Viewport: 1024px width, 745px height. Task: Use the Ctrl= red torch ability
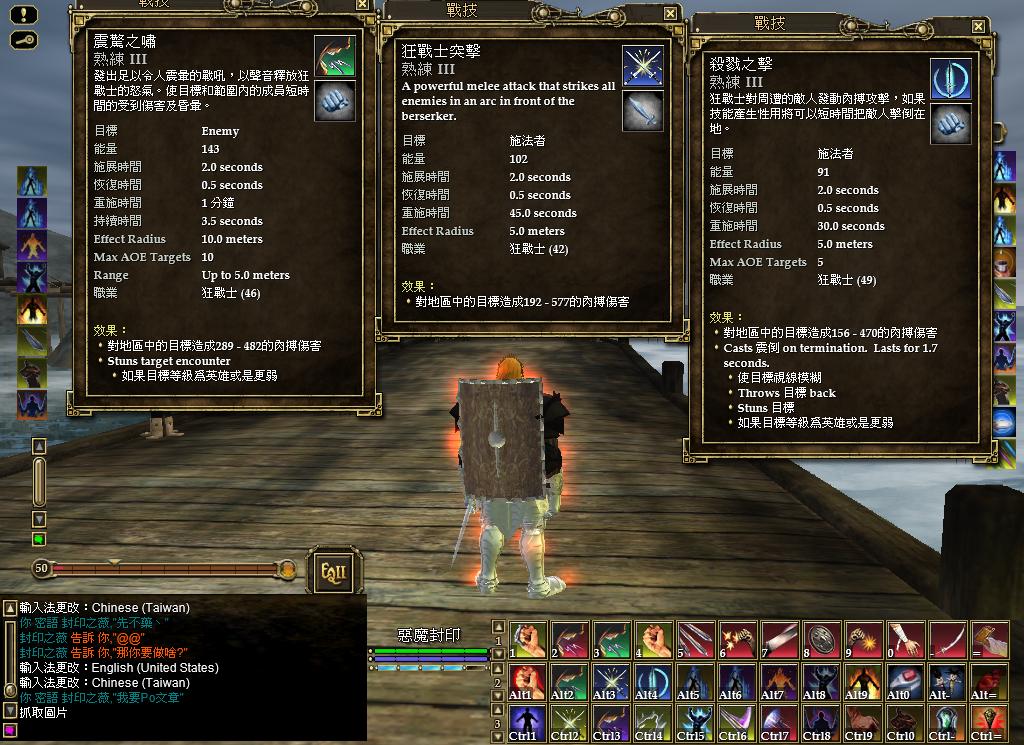click(988, 722)
